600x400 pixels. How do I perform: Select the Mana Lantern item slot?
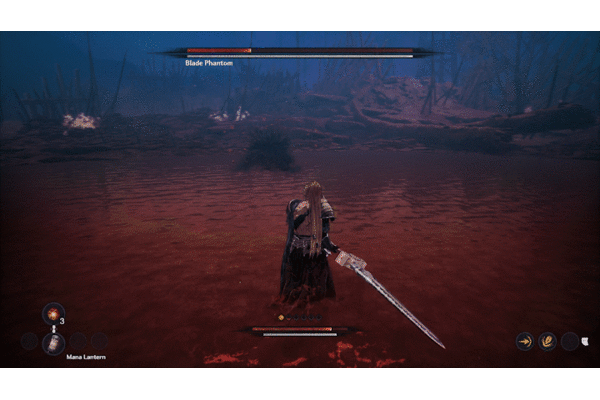click(x=53, y=342)
